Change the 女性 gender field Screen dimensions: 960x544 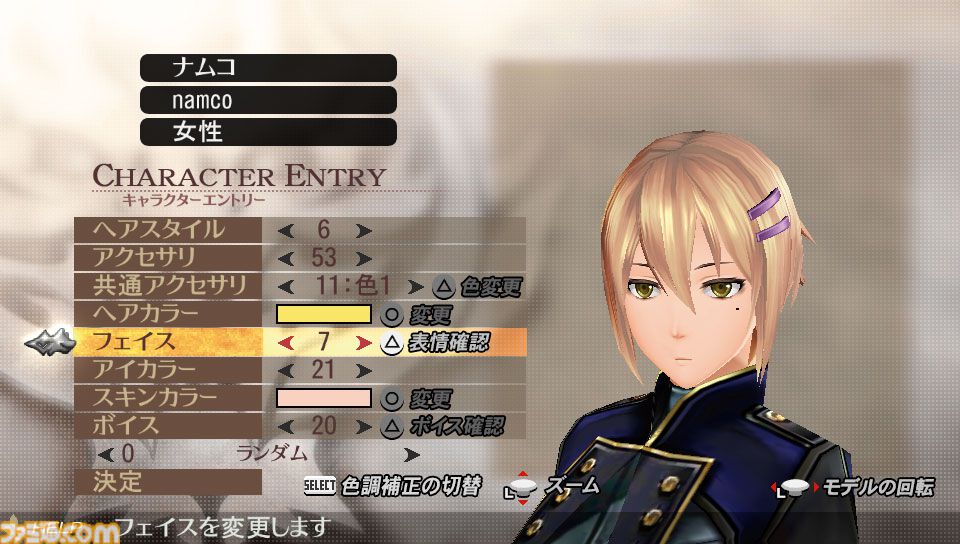click(x=268, y=132)
